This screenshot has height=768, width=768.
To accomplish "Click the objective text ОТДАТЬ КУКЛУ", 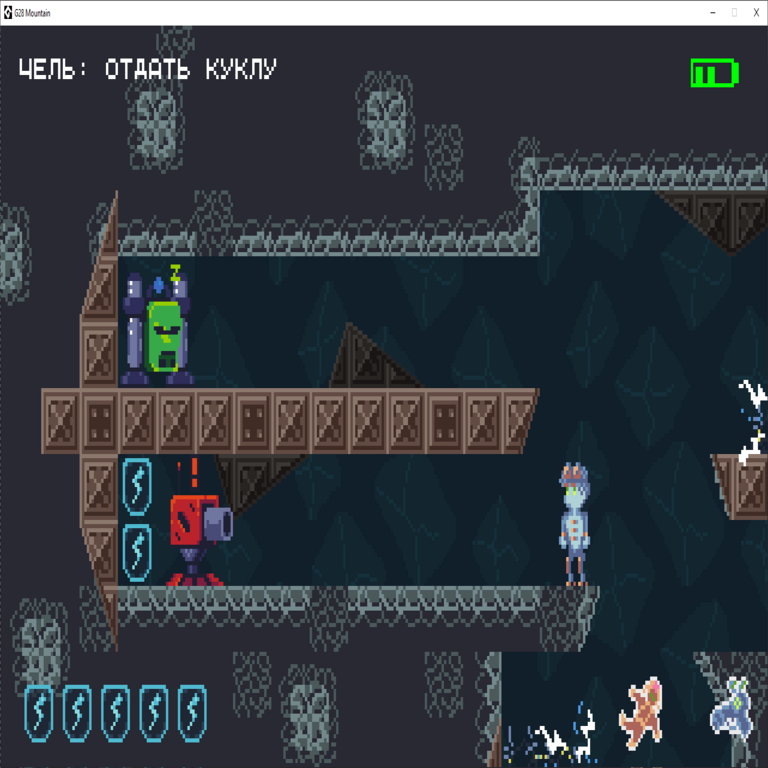I will point(190,70).
